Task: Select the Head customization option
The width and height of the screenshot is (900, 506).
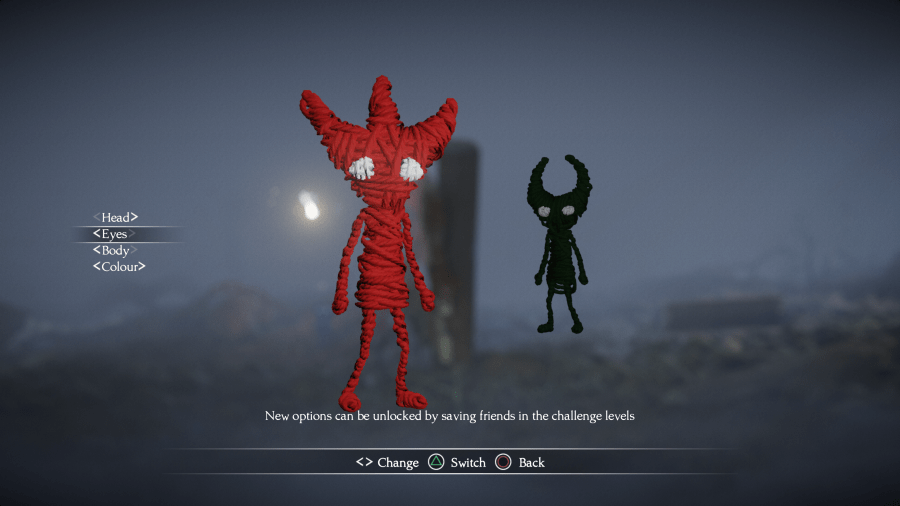Action: pos(115,217)
